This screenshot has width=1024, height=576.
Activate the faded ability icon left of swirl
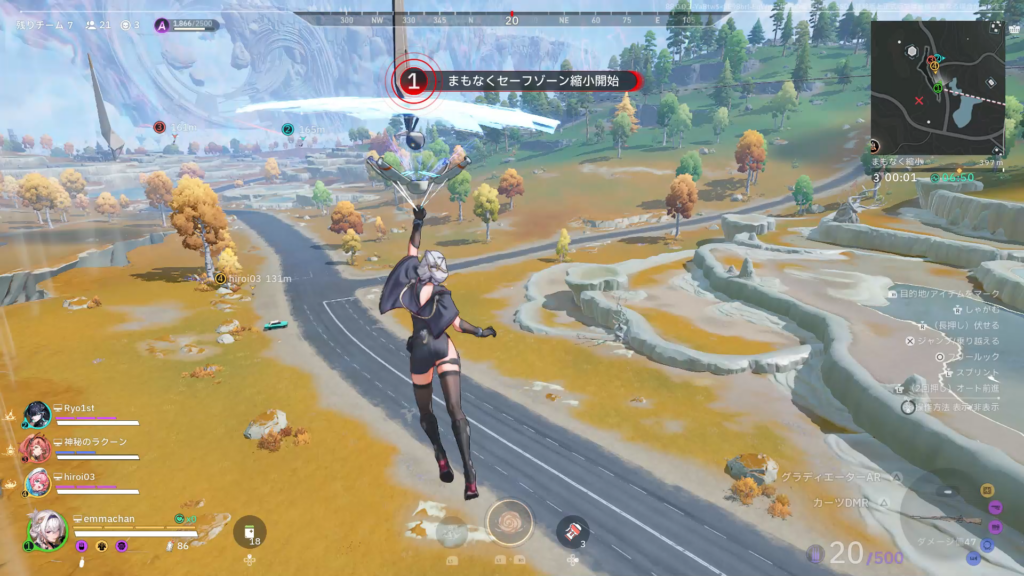point(452,532)
